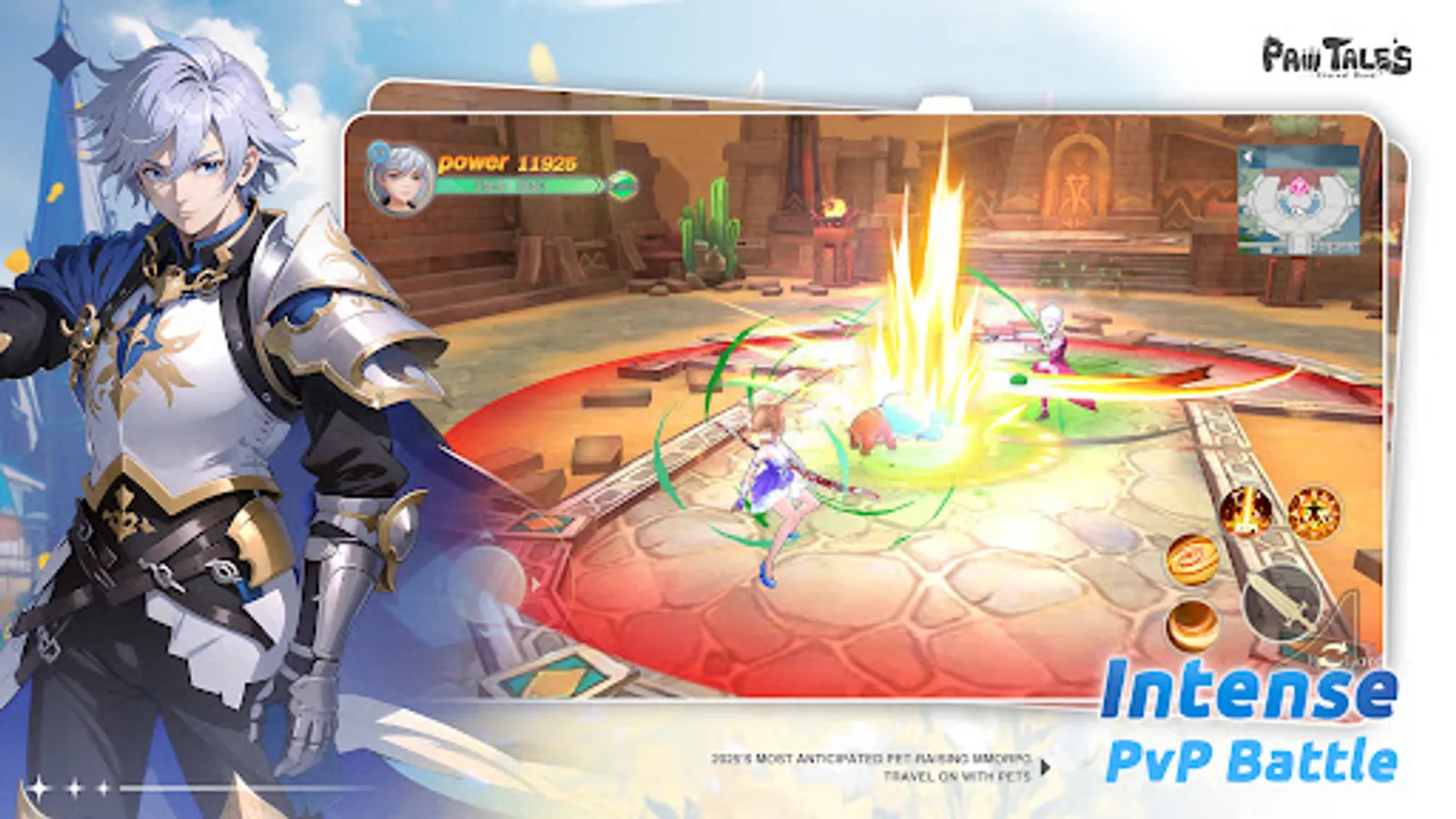Screen dimensions: 1456x819
Task: Select the green gem at the health bar's end
Action: (622, 184)
